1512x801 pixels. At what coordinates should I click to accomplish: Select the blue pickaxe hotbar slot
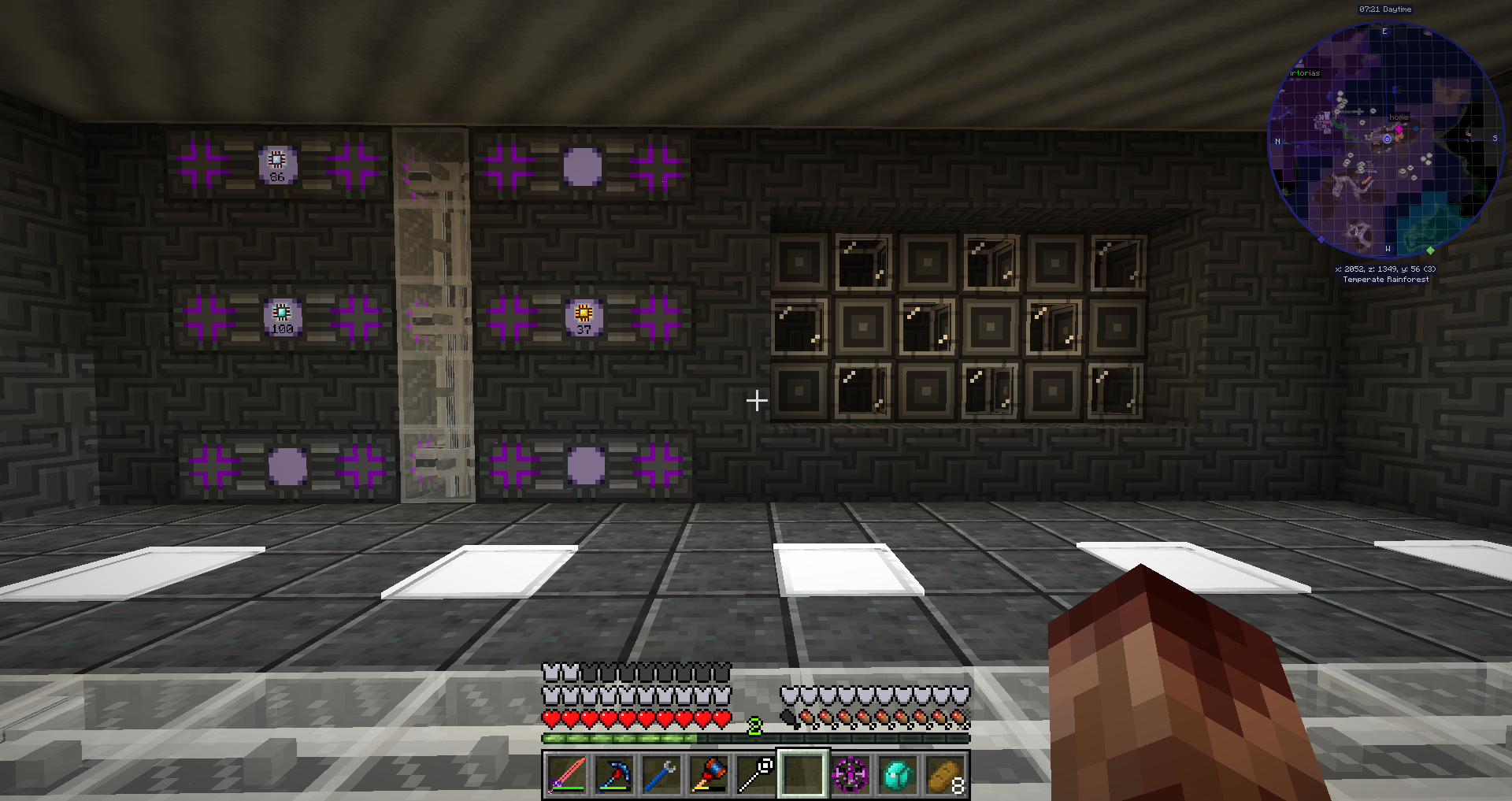(x=613, y=774)
